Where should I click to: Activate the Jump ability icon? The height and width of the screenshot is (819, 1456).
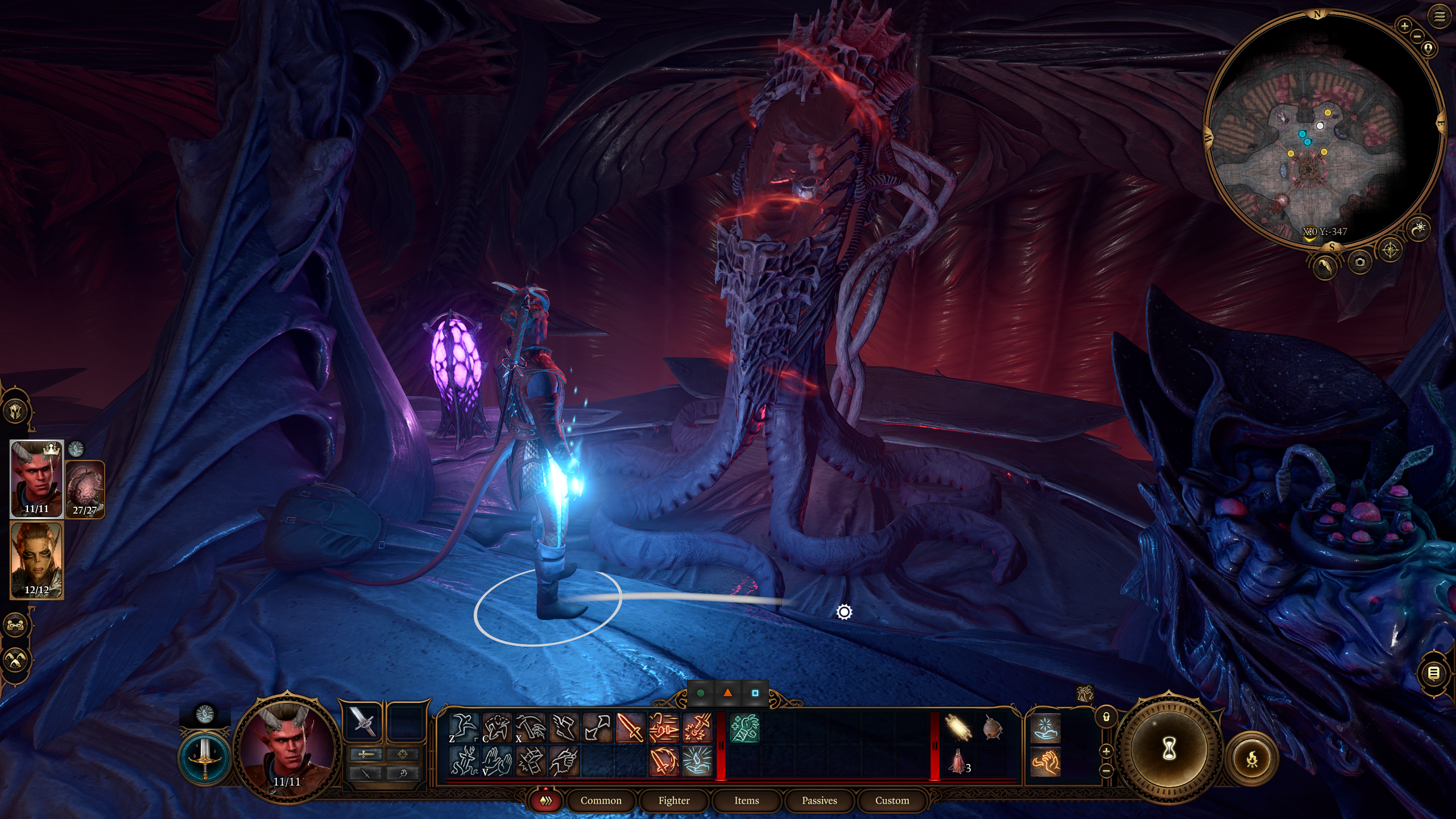(x=464, y=727)
